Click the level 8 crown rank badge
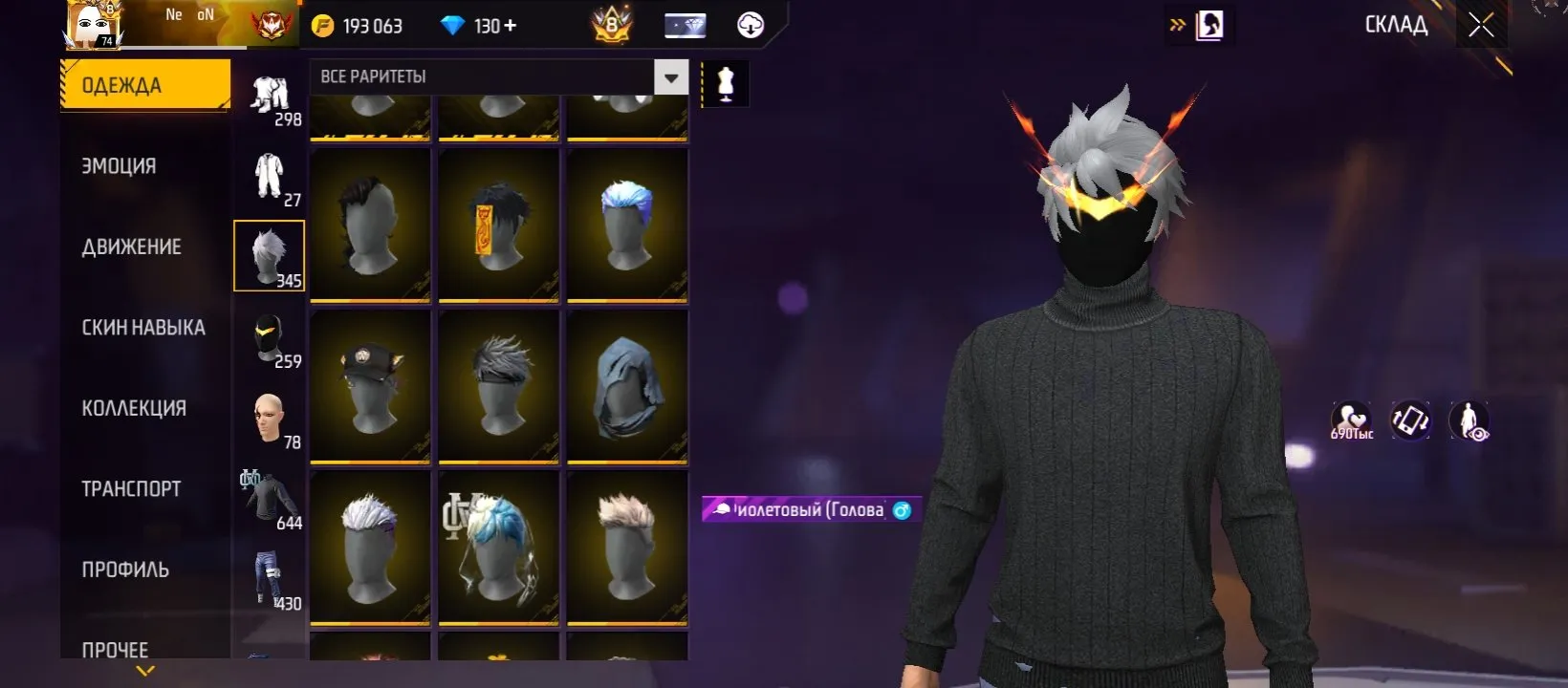The width and height of the screenshot is (1568, 688). tap(609, 26)
